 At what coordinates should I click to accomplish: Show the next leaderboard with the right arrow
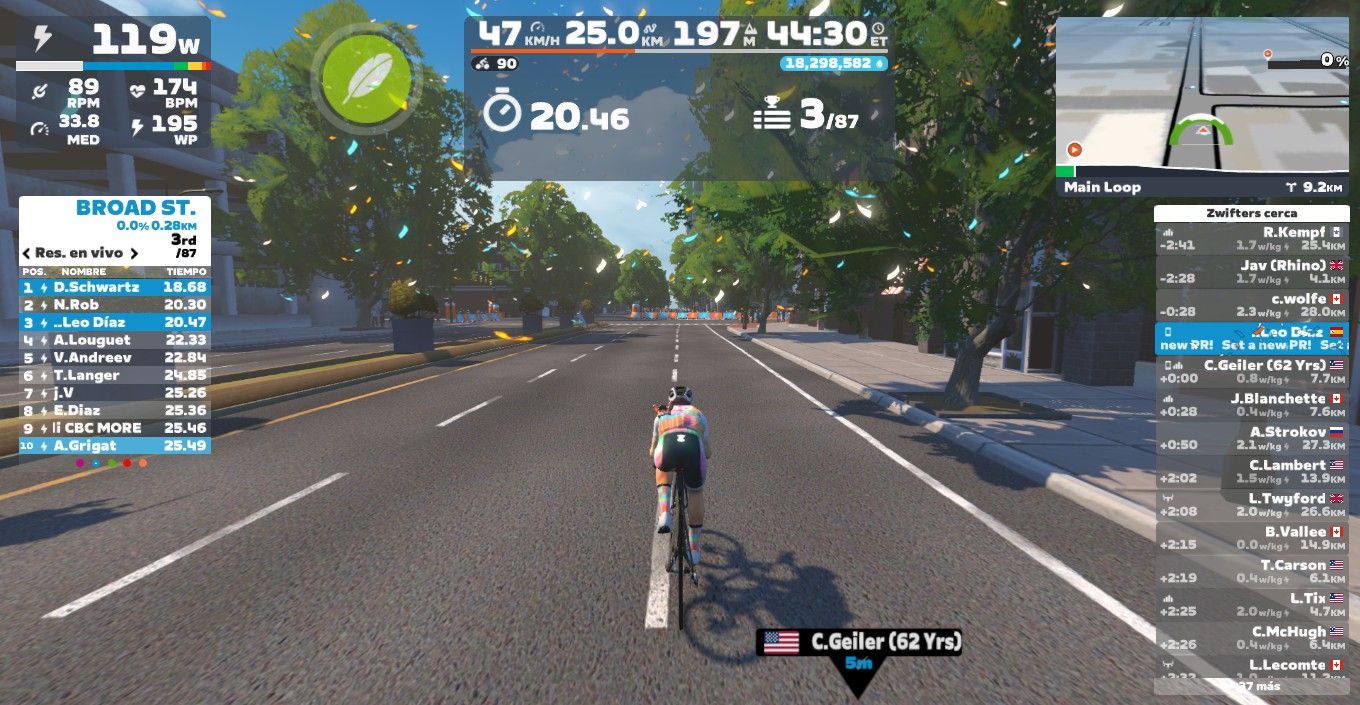tap(132, 253)
